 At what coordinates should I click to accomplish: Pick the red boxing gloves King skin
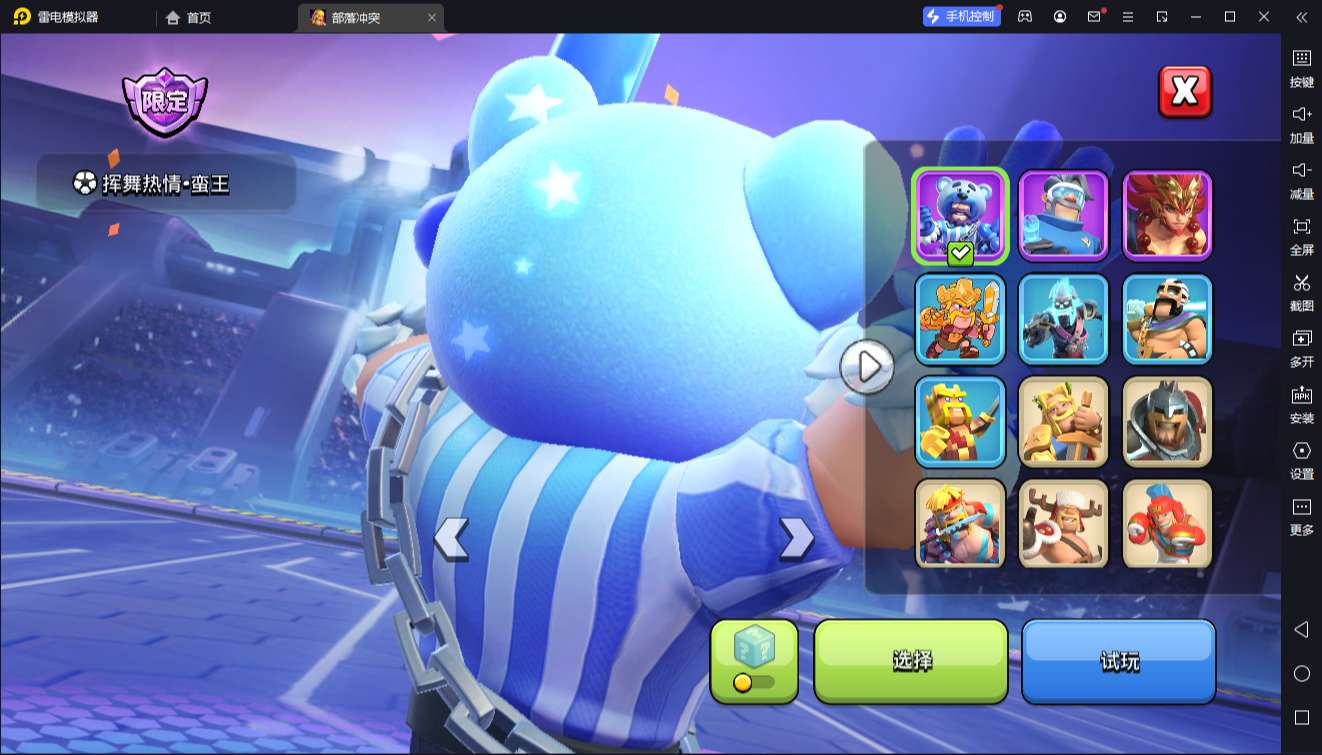point(1167,524)
